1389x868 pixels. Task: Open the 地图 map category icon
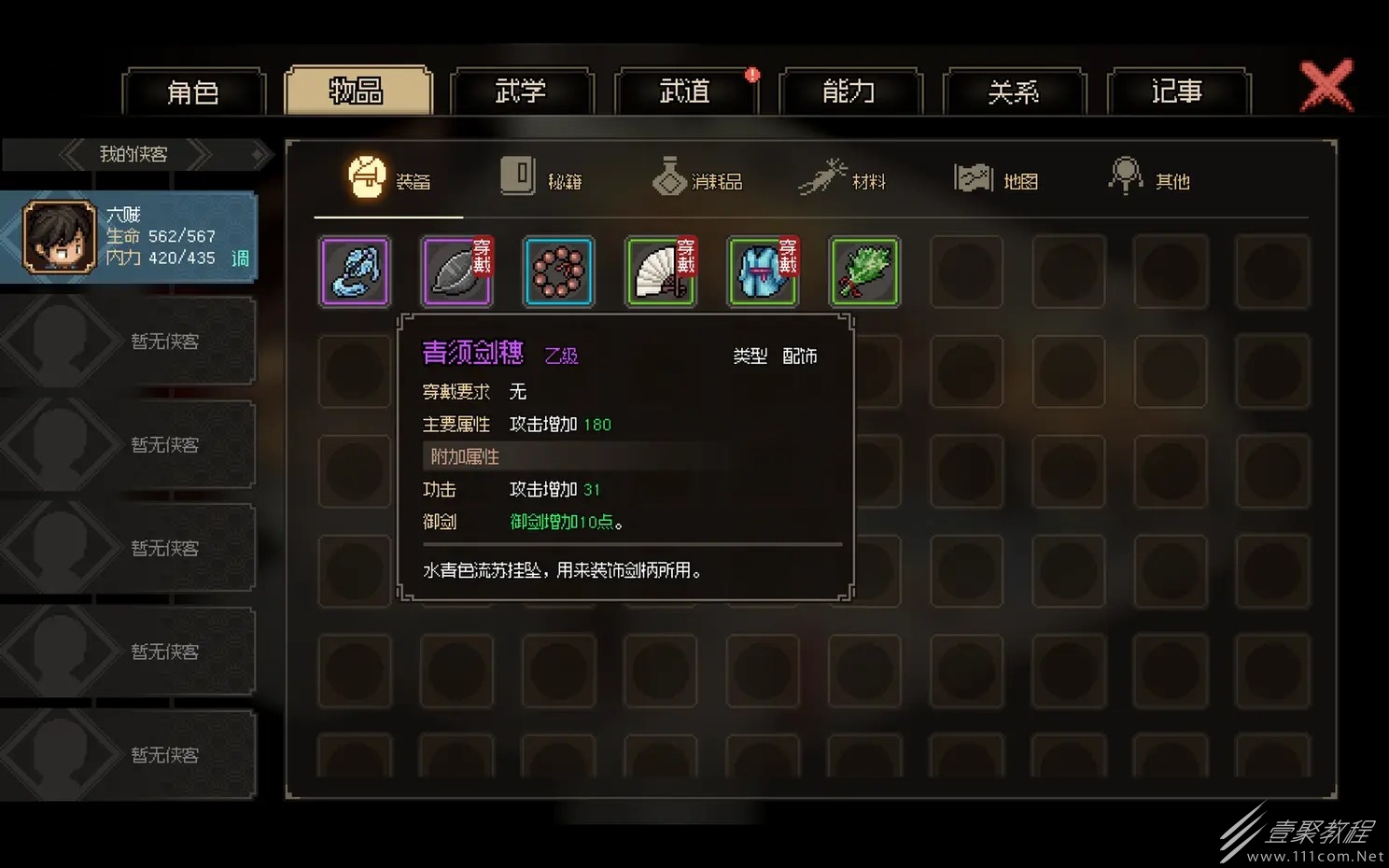(x=998, y=178)
